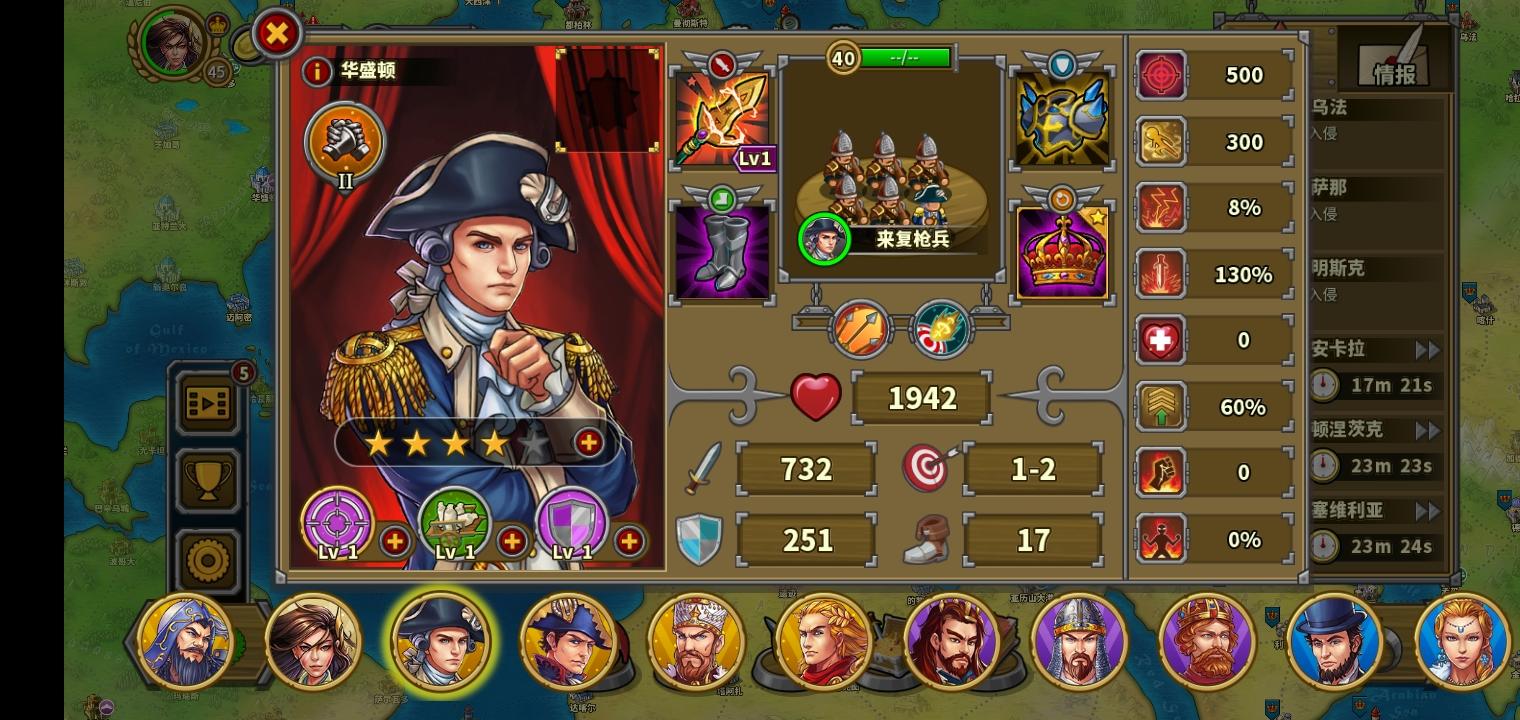Select Washington's portrait in the bottom roster
This screenshot has height=720, width=1520.
(x=440, y=641)
